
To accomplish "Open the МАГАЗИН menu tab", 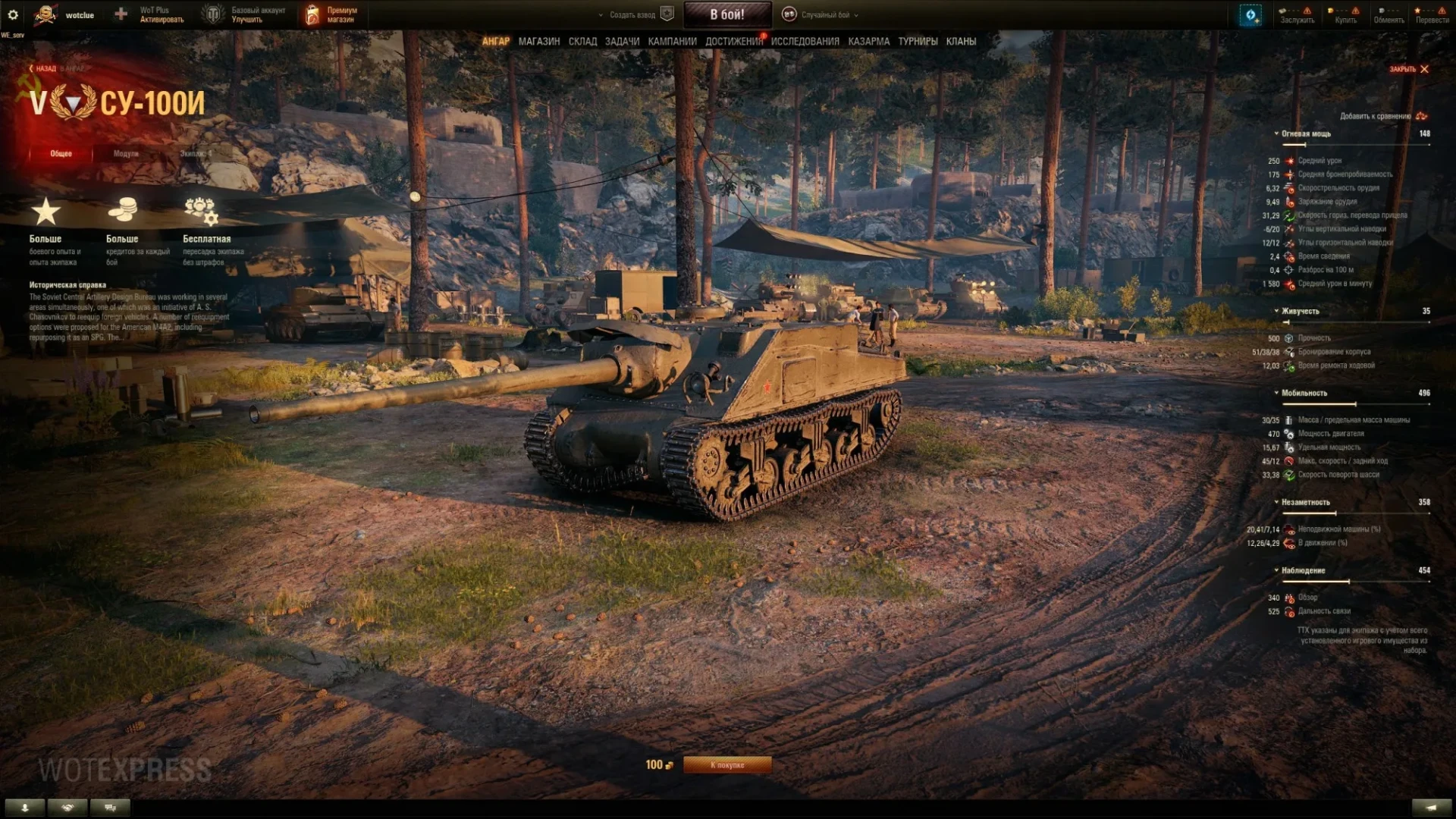I will coord(539,42).
